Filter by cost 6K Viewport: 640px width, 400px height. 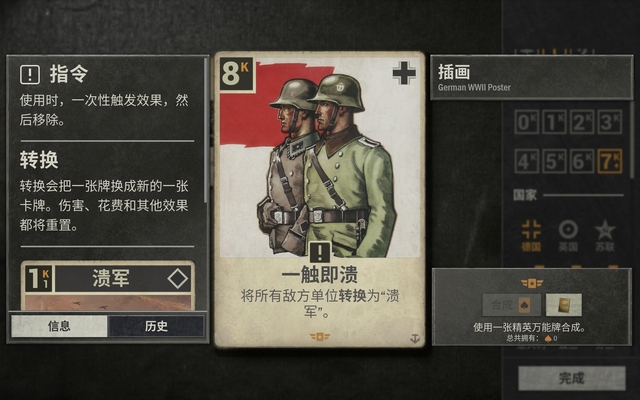click(x=581, y=160)
